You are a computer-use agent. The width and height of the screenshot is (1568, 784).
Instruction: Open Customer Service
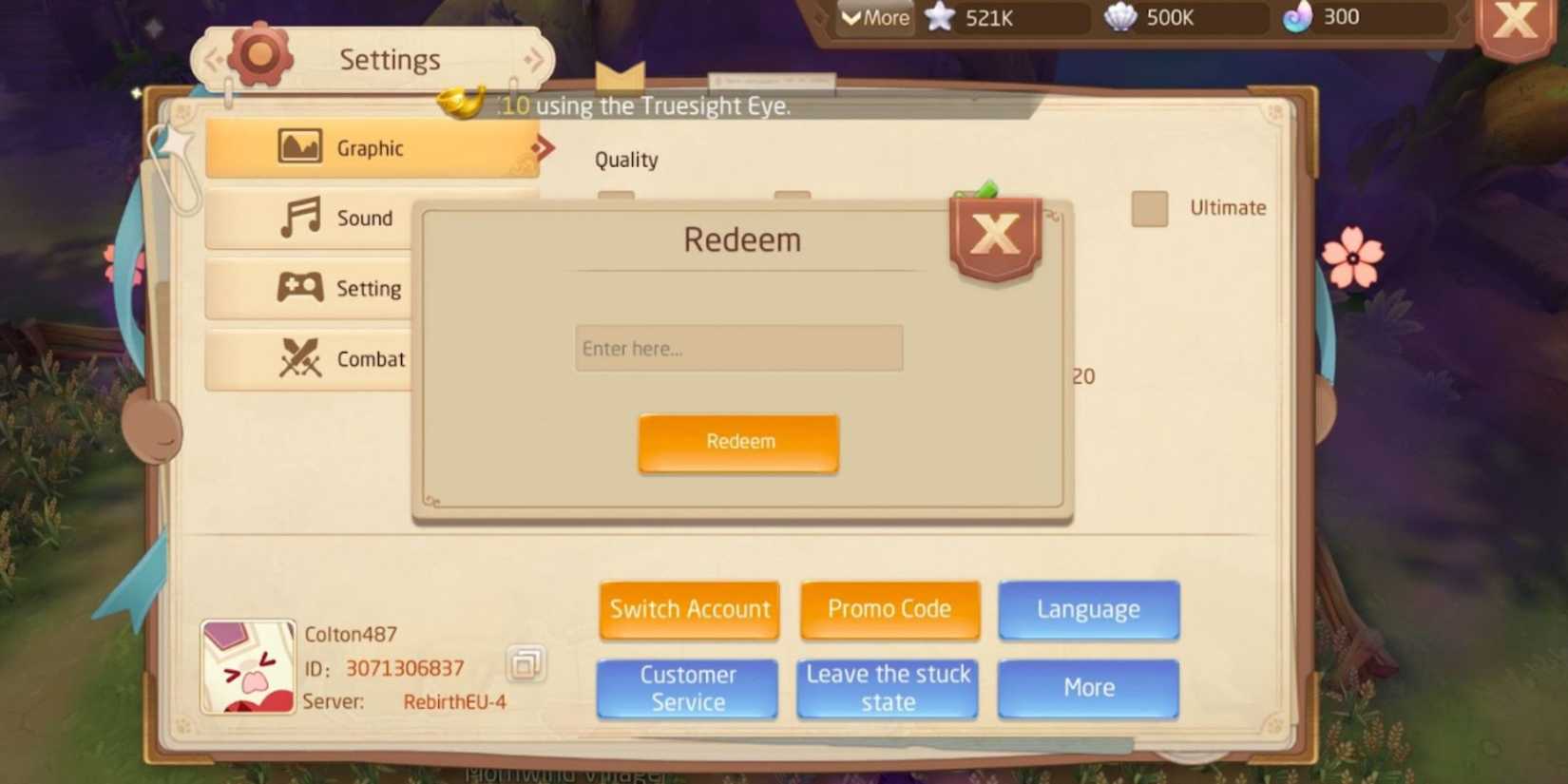click(x=687, y=688)
